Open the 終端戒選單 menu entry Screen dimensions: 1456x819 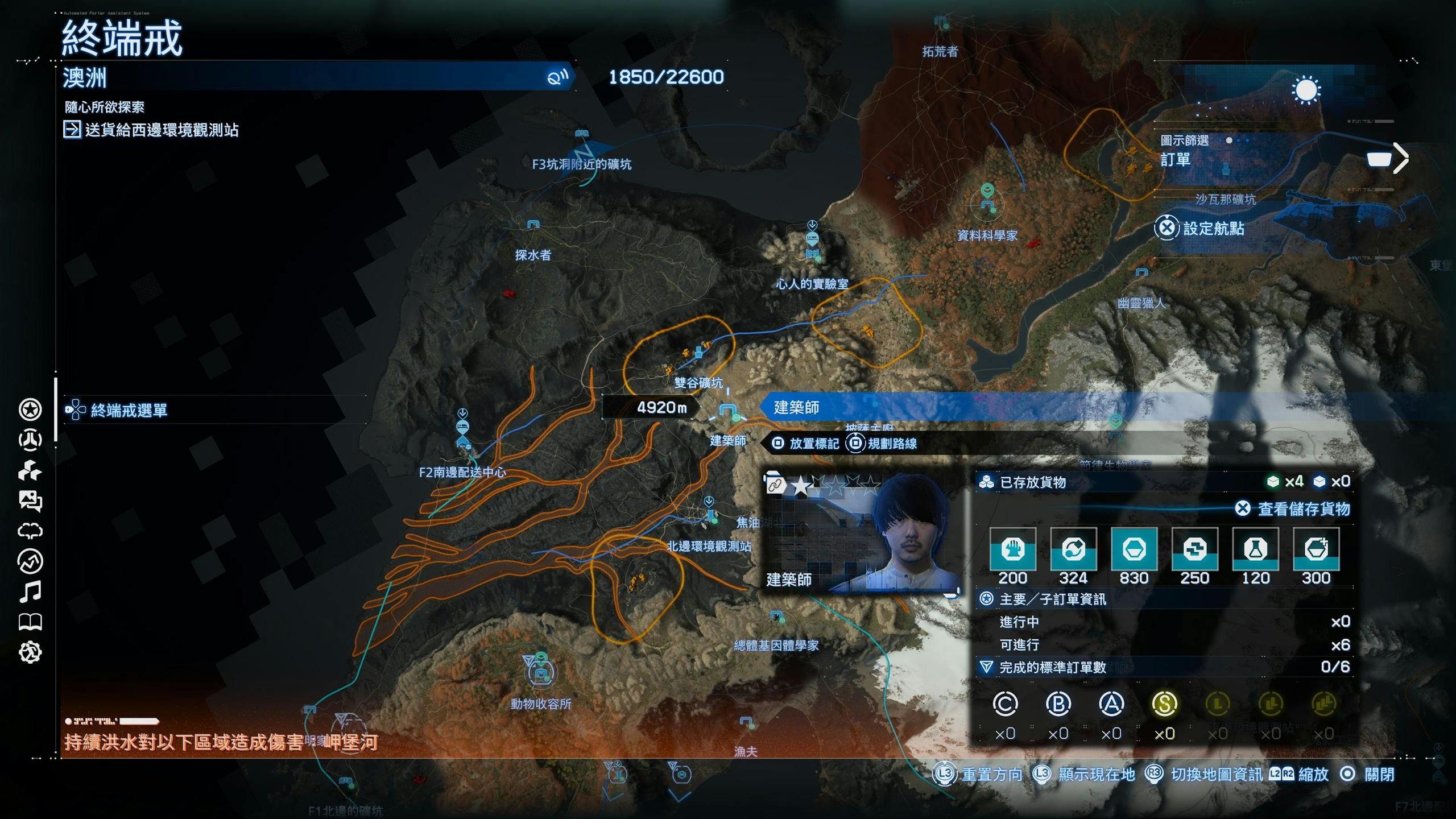[129, 410]
